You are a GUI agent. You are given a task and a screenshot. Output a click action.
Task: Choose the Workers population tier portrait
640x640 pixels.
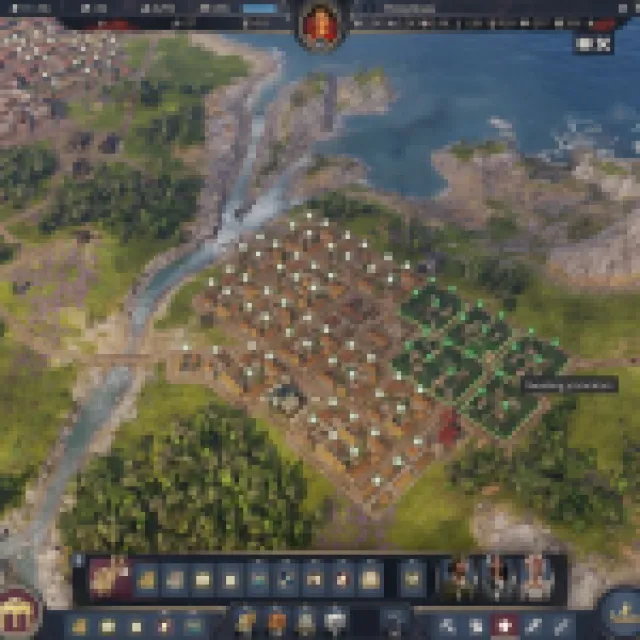click(x=497, y=578)
